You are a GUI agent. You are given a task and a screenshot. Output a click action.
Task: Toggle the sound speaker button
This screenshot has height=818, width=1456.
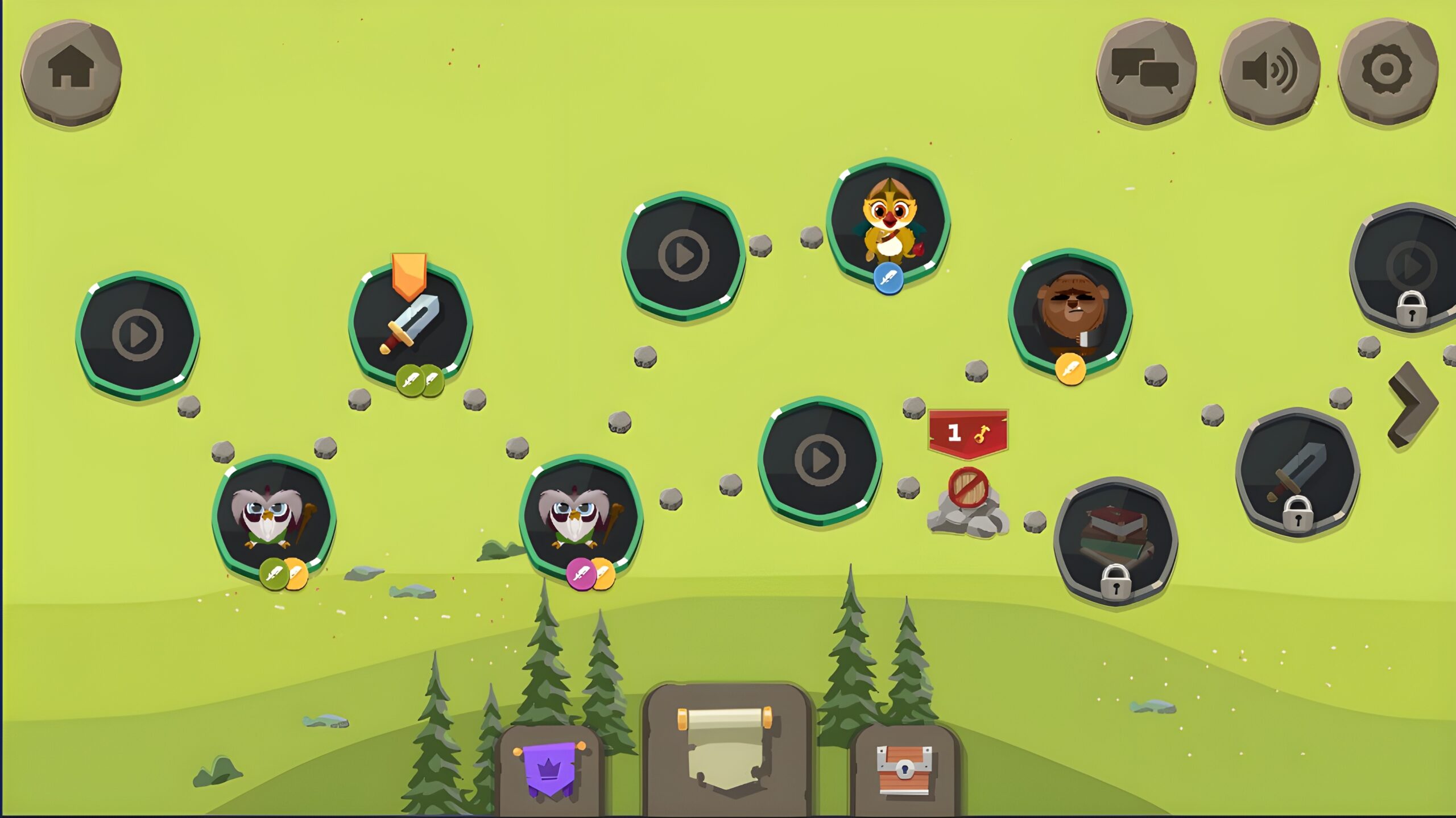click(1269, 72)
